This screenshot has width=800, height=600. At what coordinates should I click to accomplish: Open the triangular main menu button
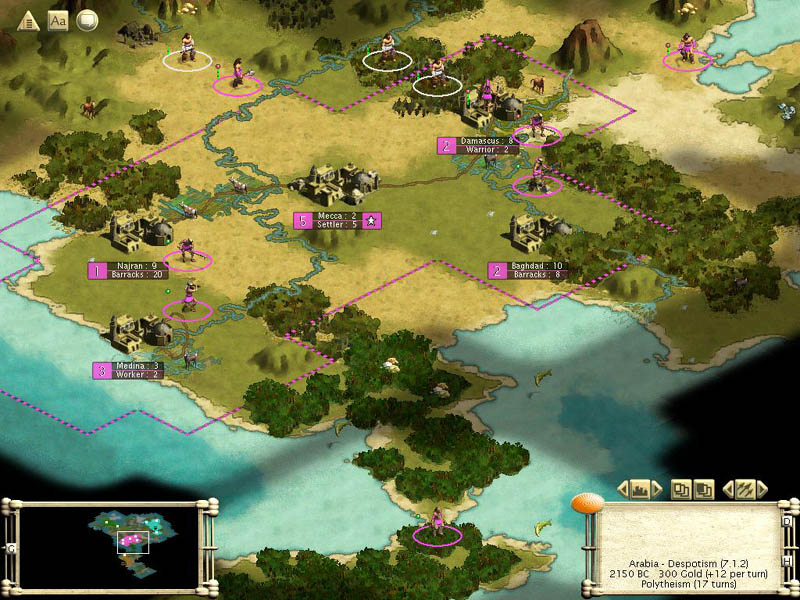pyautogui.click(x=29, y=19)
